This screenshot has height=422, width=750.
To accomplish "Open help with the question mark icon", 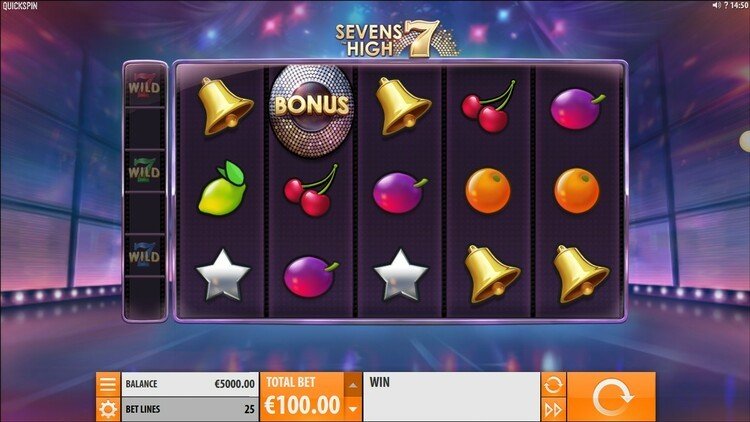I will (x=728, y=6).
